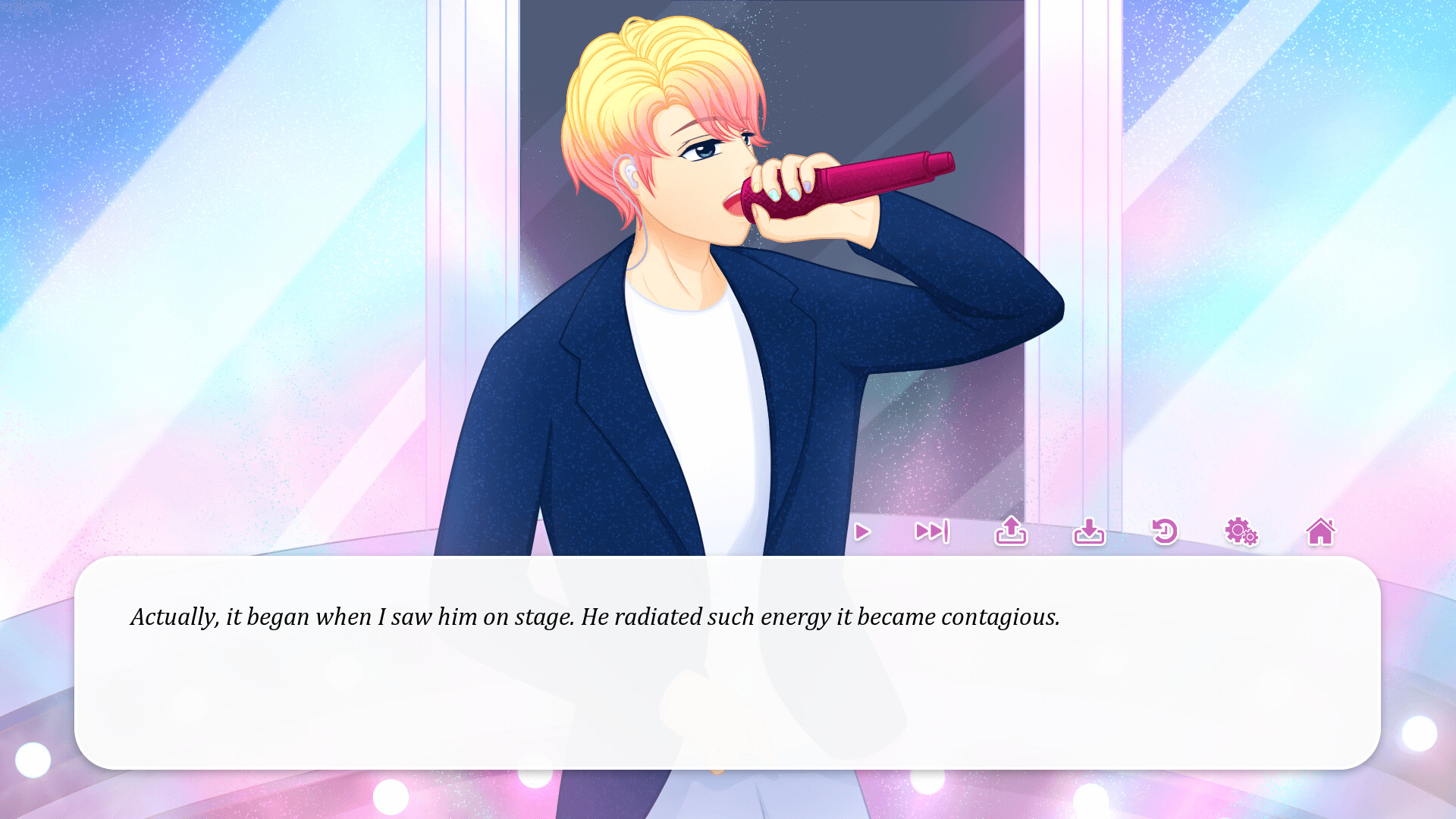Select the rewind-style history icon
The width and height of the screenshot is (1456, 819).
[1166, 532]
